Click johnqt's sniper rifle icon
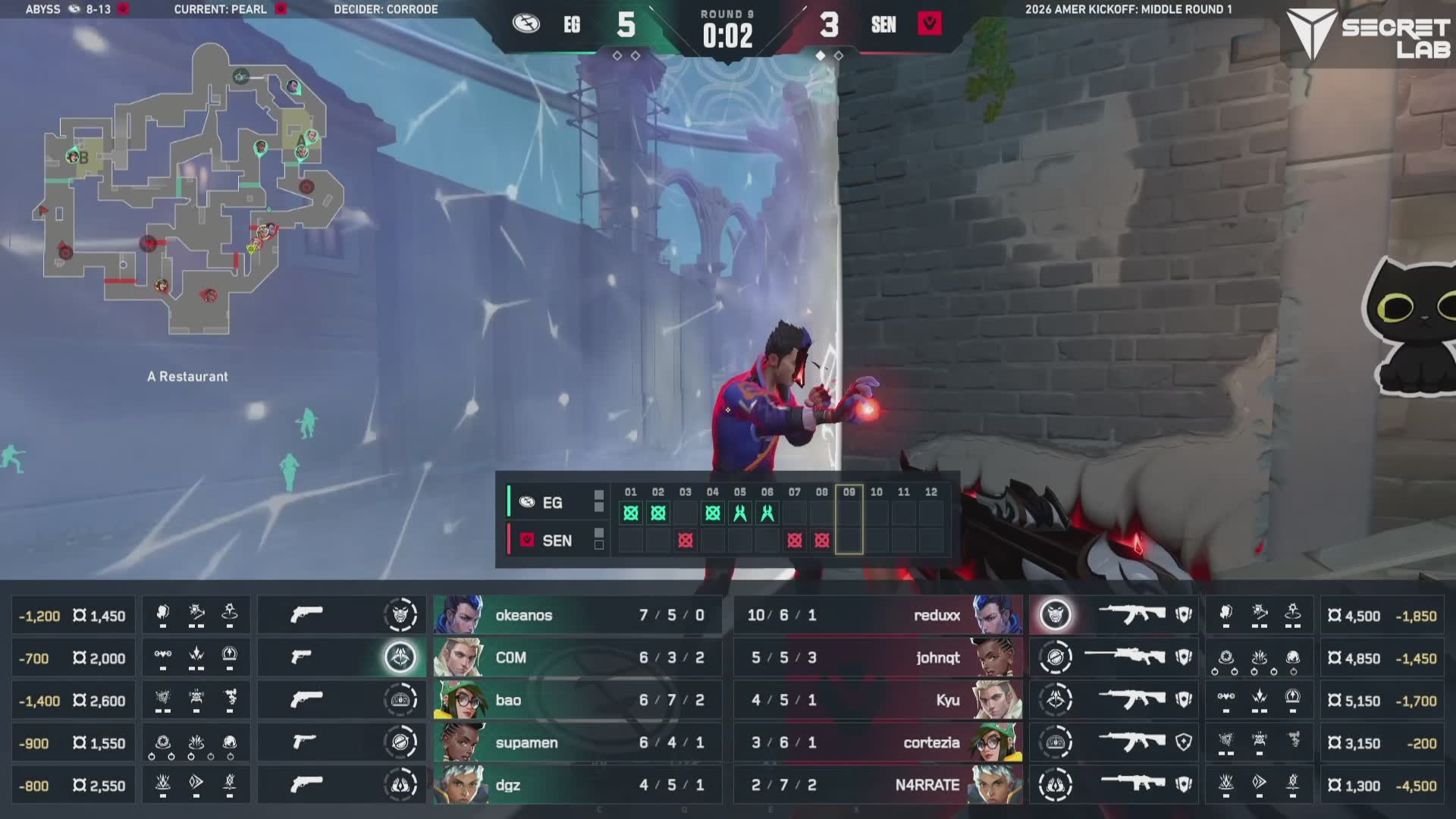 pyautogui.click(x=1124, y=657)
